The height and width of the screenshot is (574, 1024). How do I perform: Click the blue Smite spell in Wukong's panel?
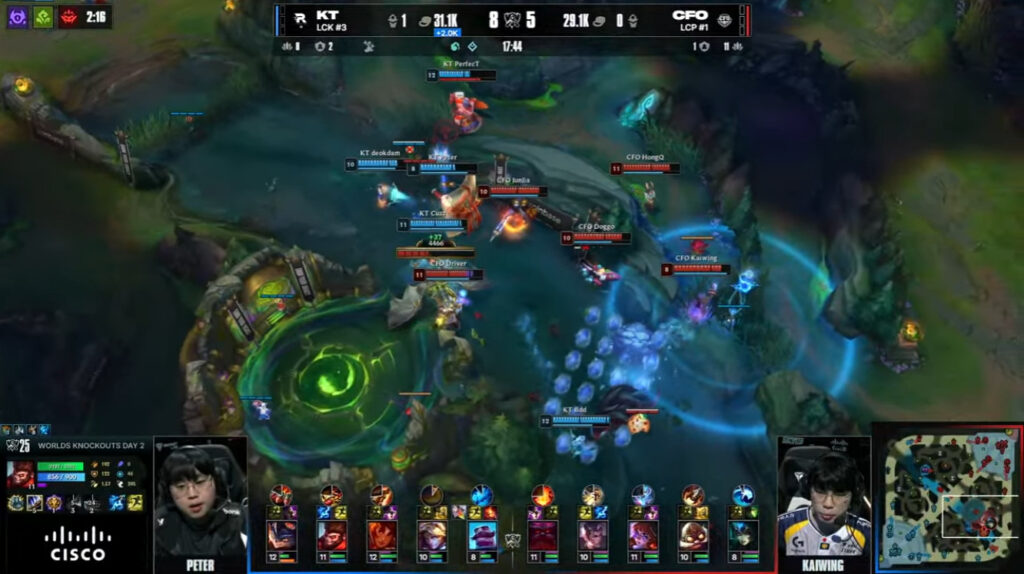[115, 502]
